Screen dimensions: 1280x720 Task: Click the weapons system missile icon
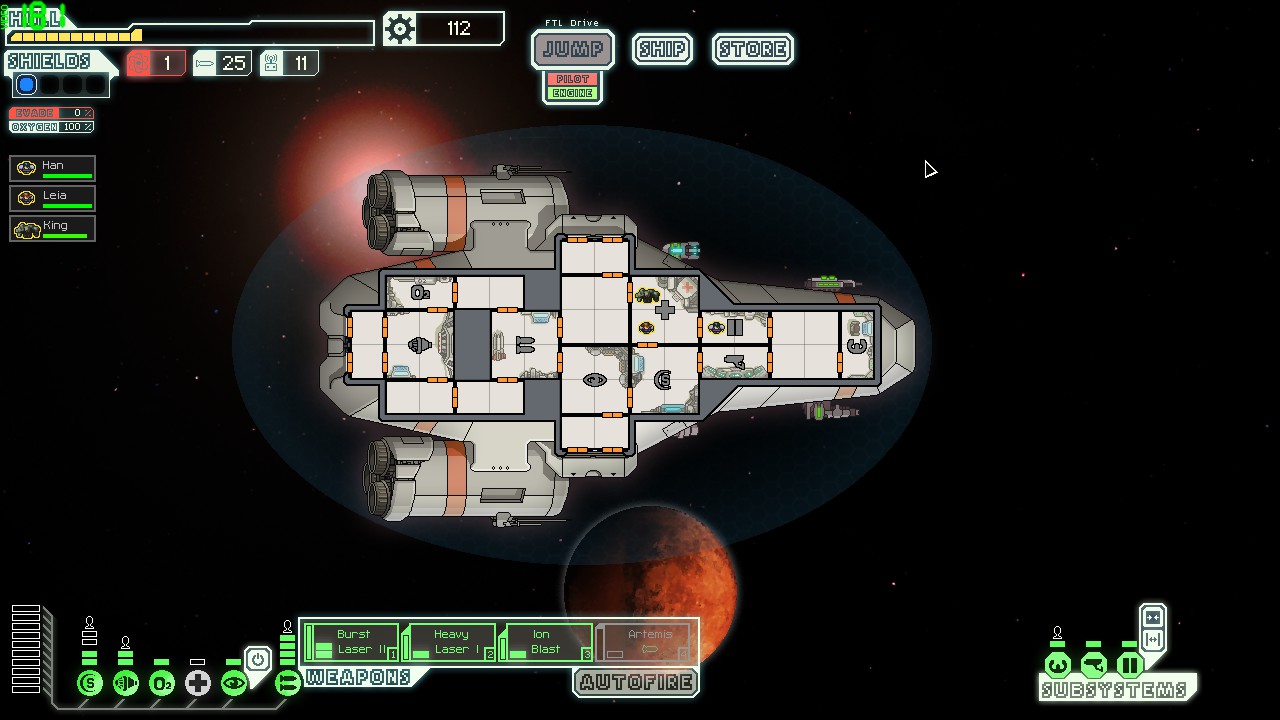(288, 684)
